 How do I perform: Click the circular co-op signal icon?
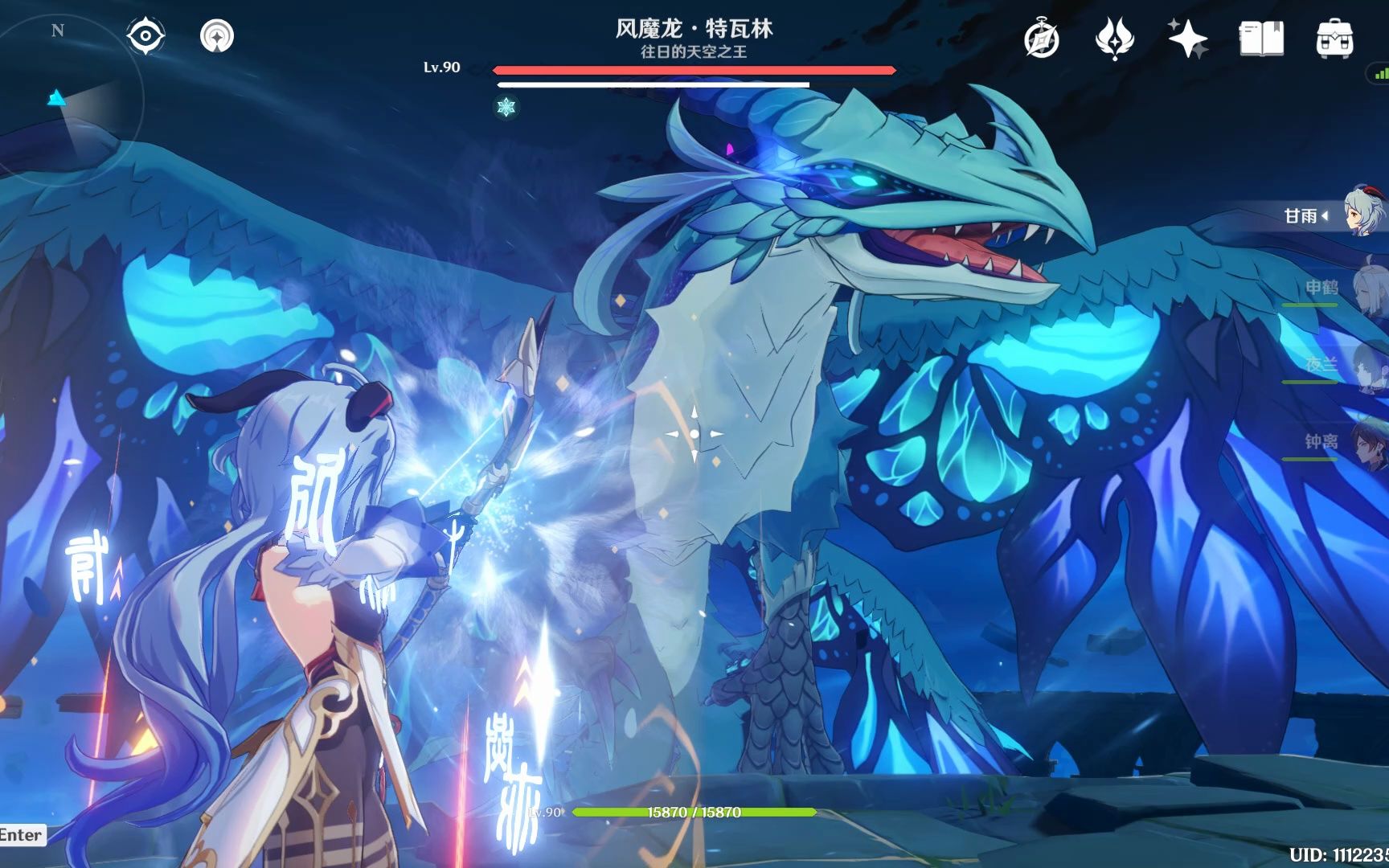tap(217, 36)
